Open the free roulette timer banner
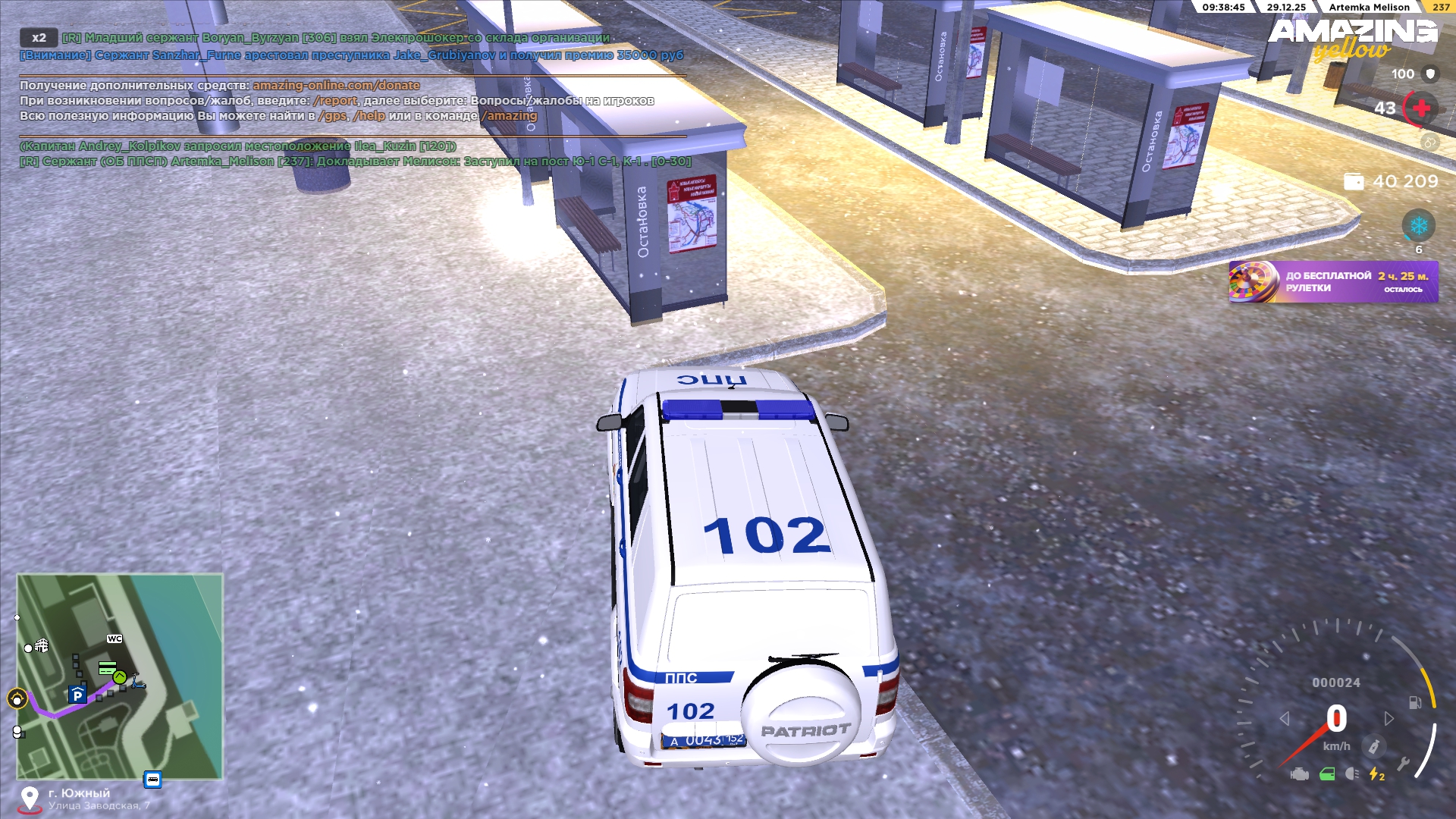 coord(1333,282)
